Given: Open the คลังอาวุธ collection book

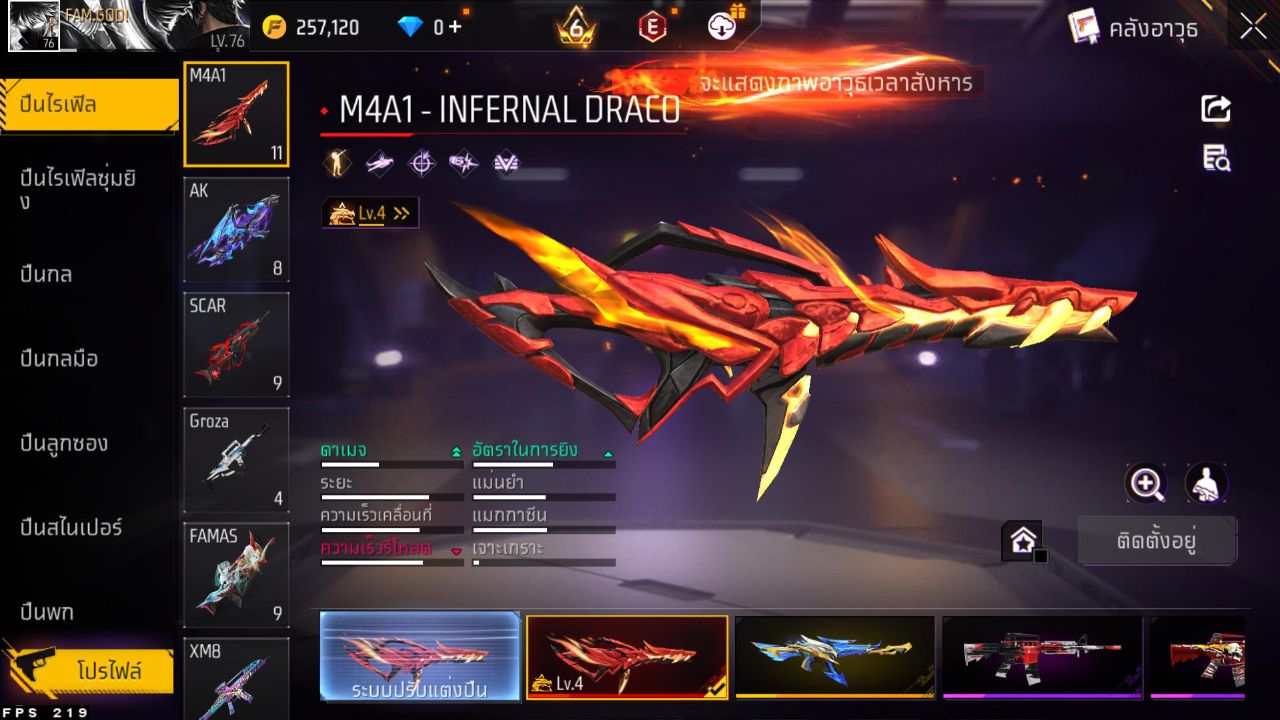Looking at the screenshot, I should (x=1133, y=28).
